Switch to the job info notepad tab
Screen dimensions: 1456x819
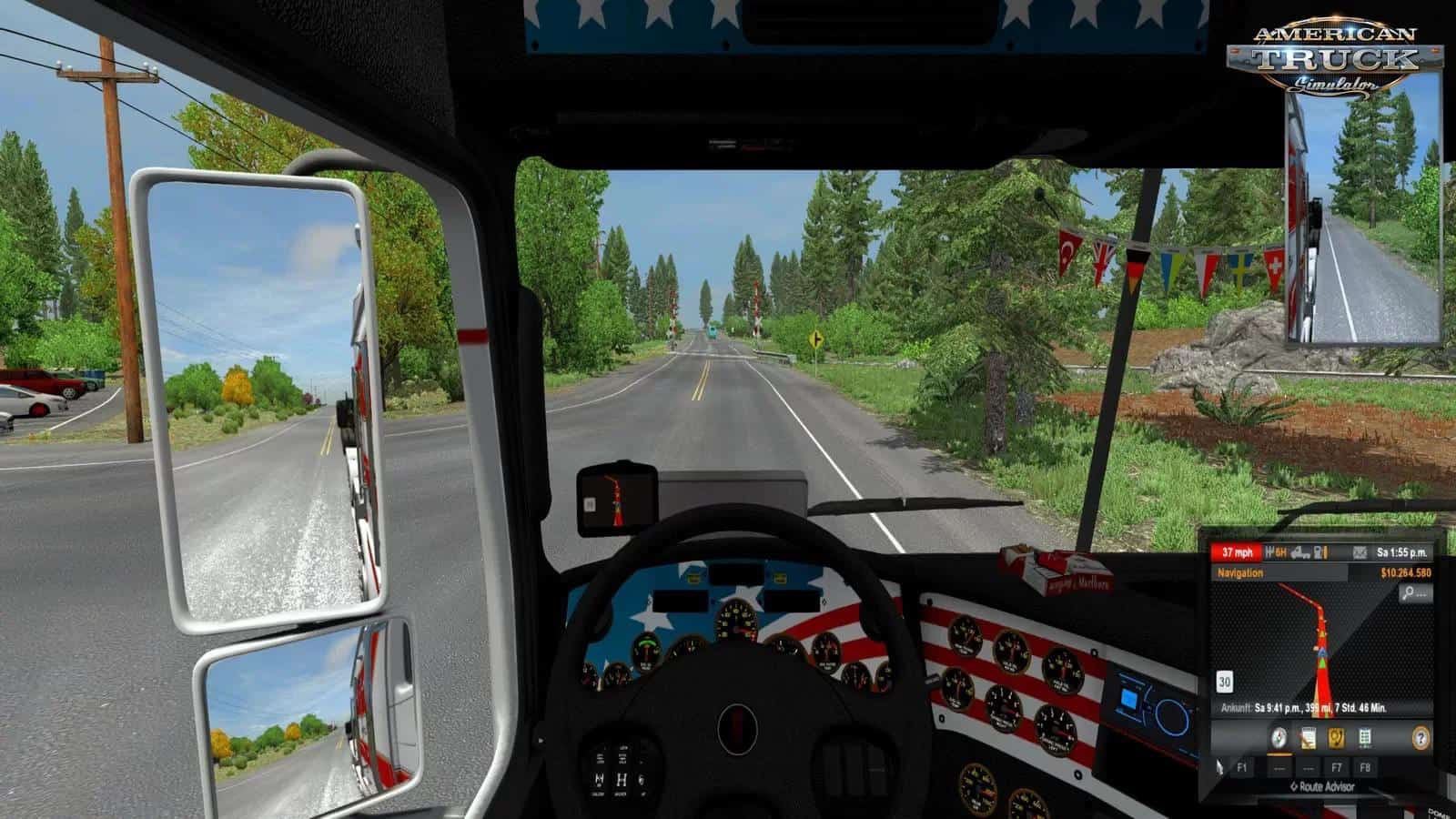pos(1308,737)
